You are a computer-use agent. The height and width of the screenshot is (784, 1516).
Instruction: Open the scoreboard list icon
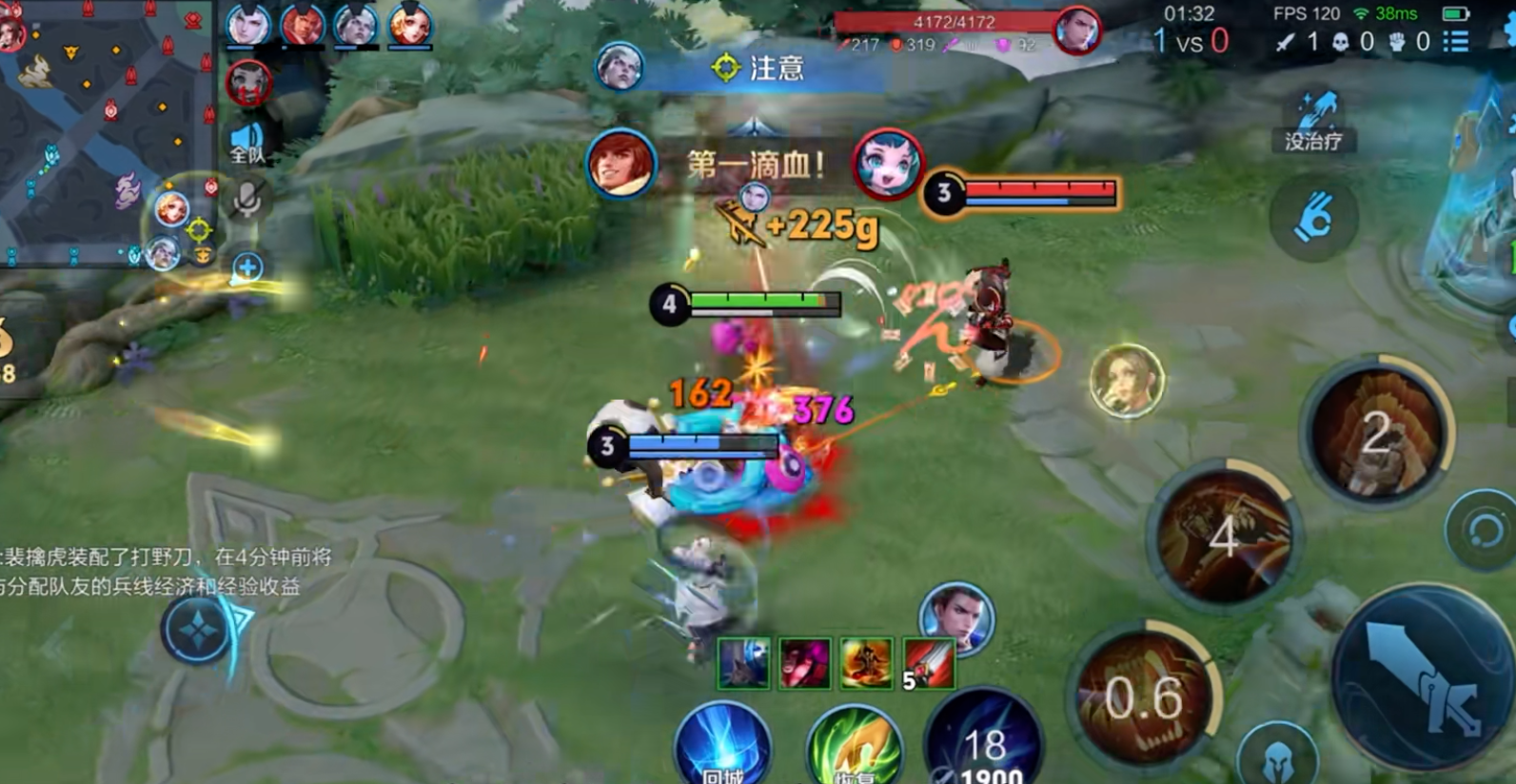pos(1455,41)
